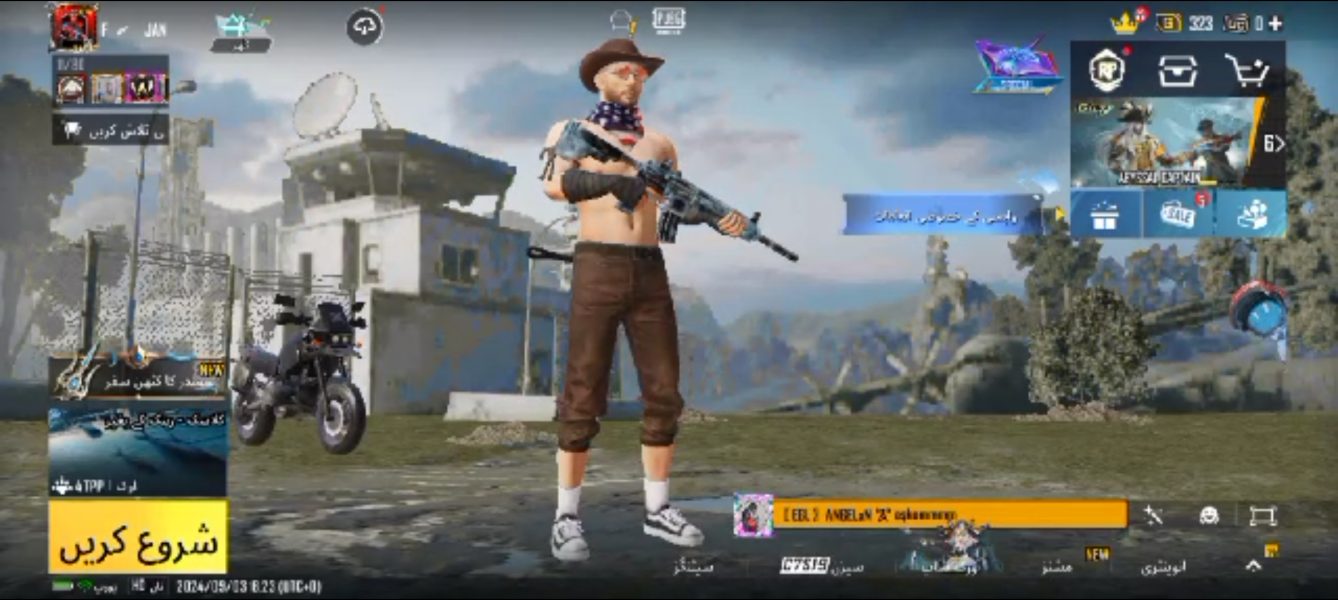The width and height of the screenshot is (1338, 600).
Task: Open the shop cart icon
Action: coord(1247,70)
